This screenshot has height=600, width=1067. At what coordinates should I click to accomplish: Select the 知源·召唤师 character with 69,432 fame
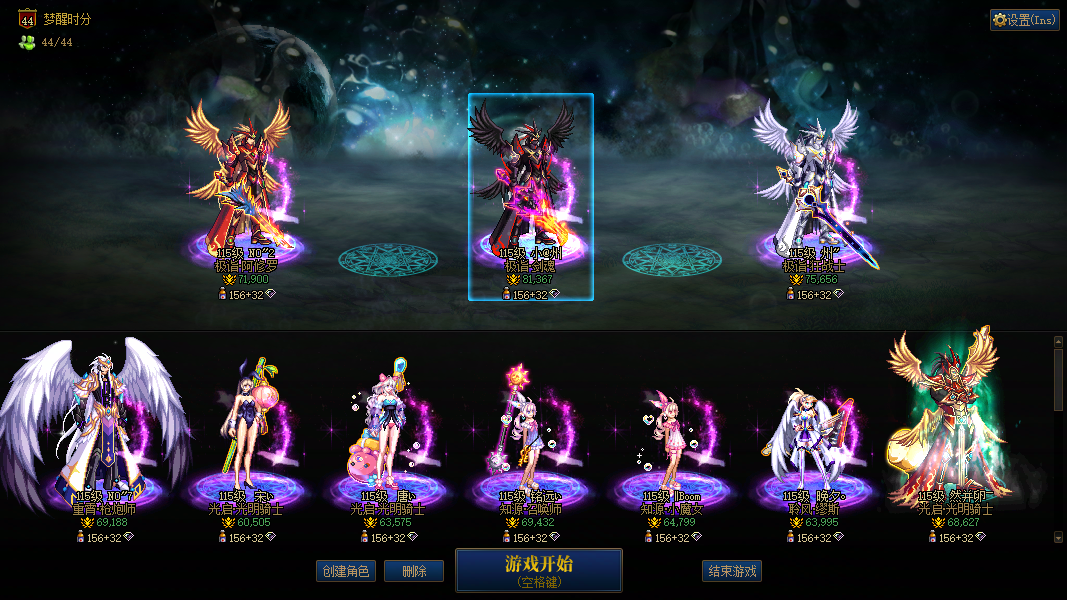[x=530, y=440]
